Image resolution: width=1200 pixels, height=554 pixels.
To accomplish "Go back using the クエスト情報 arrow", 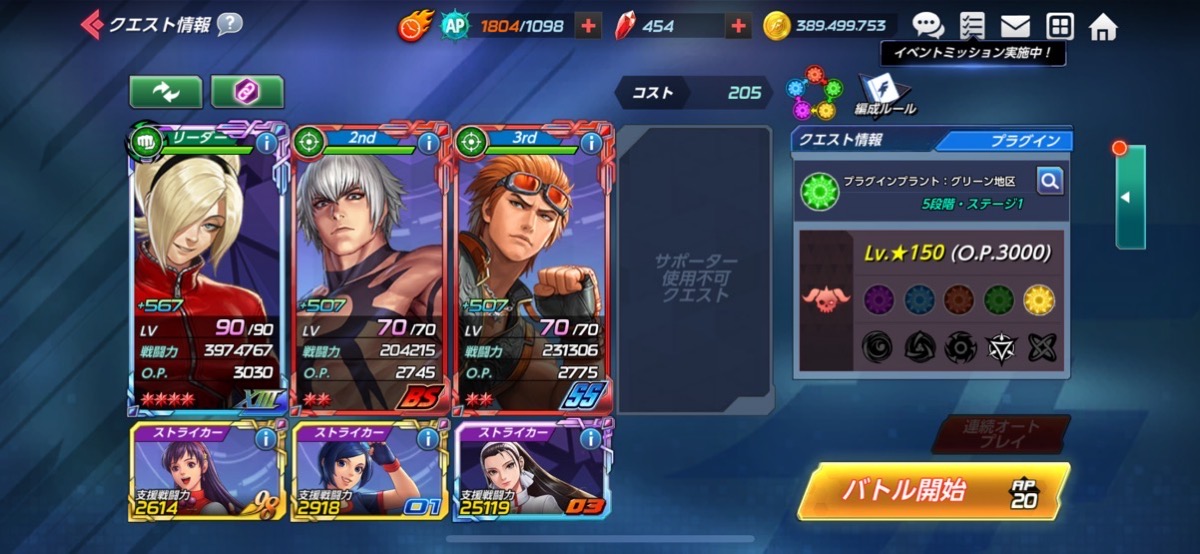I will pyautogui.click(x=91, y=24).
